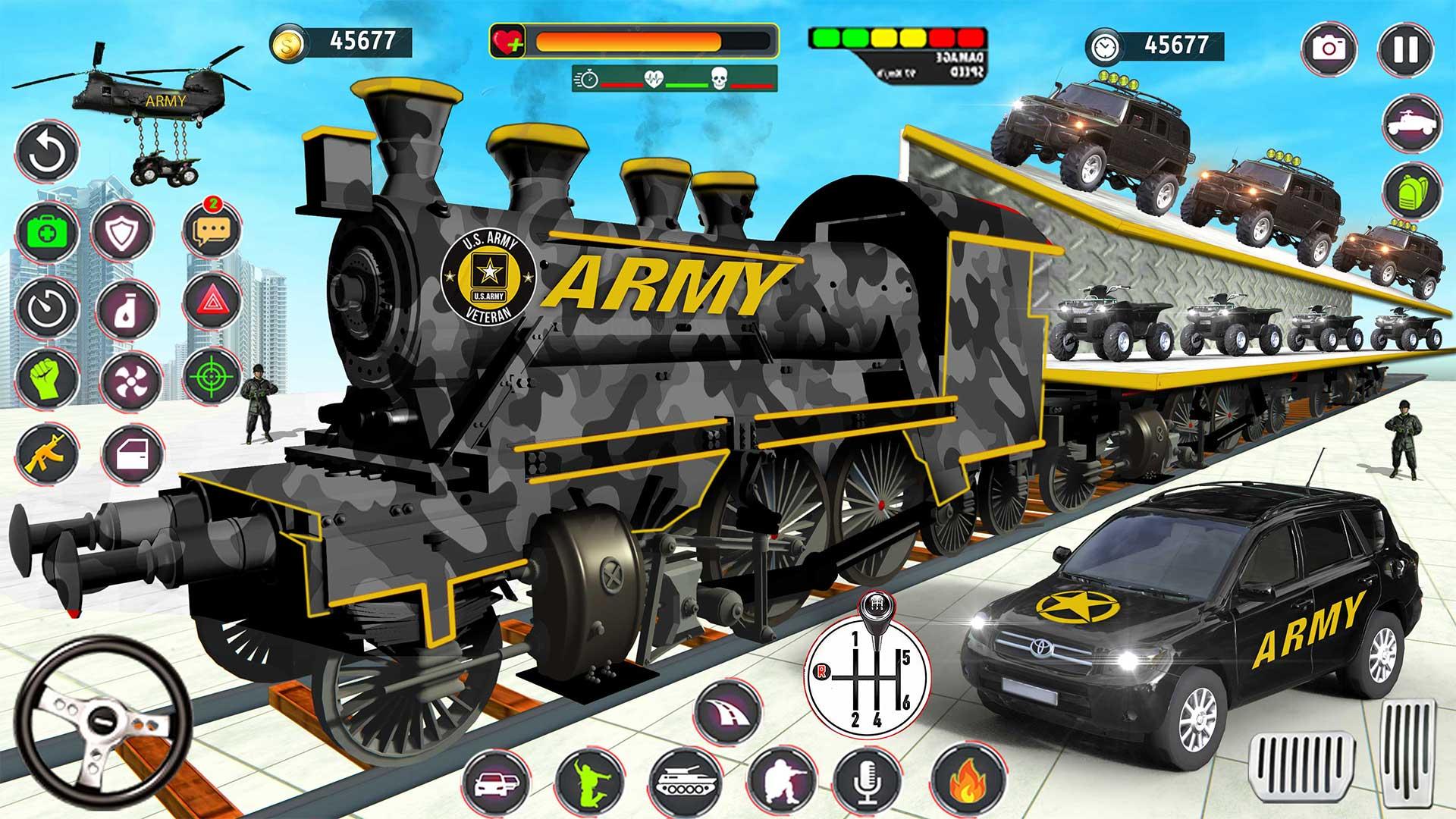Open the camera screenshot tool

[x=1331, y=47]
